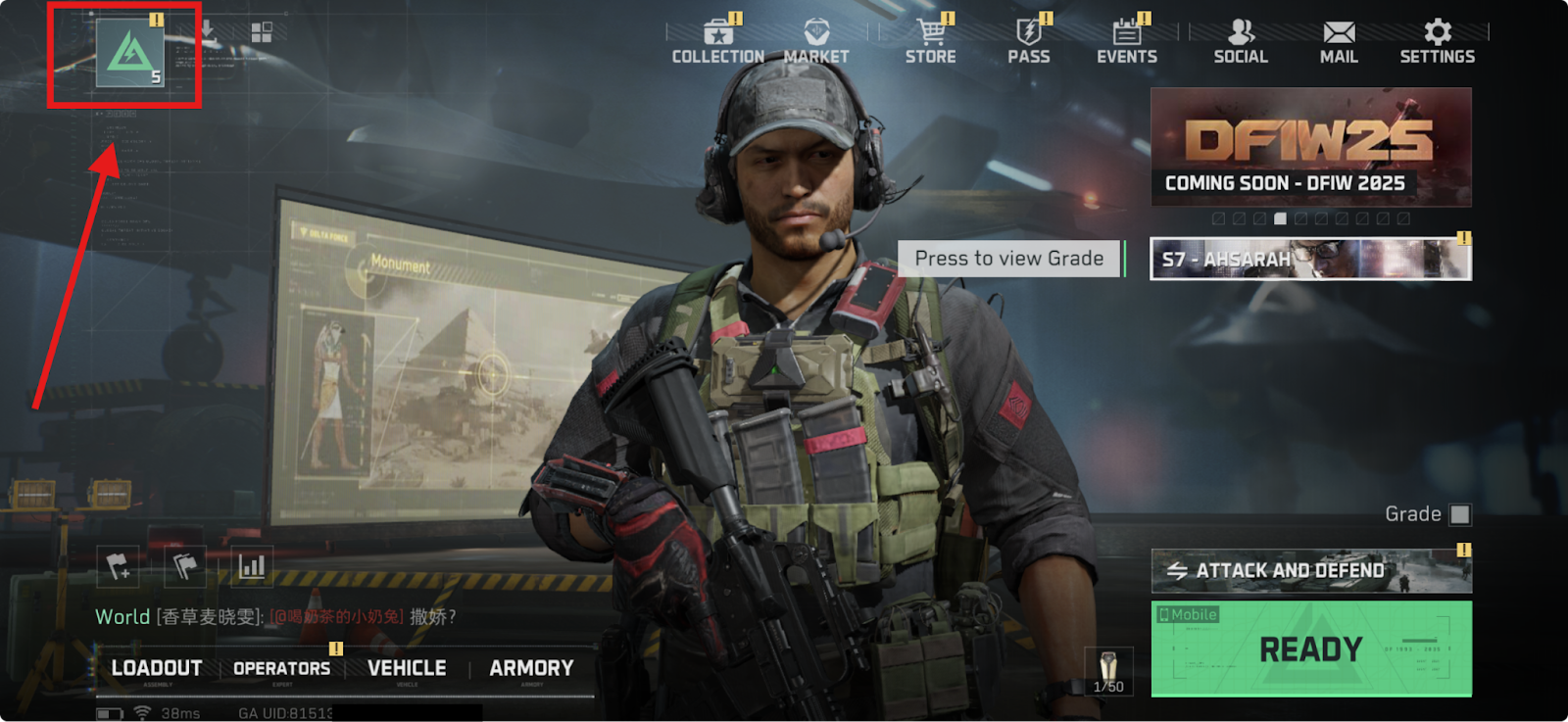View the battle Pass
1568x722 pixels.
coord(1028,42)
